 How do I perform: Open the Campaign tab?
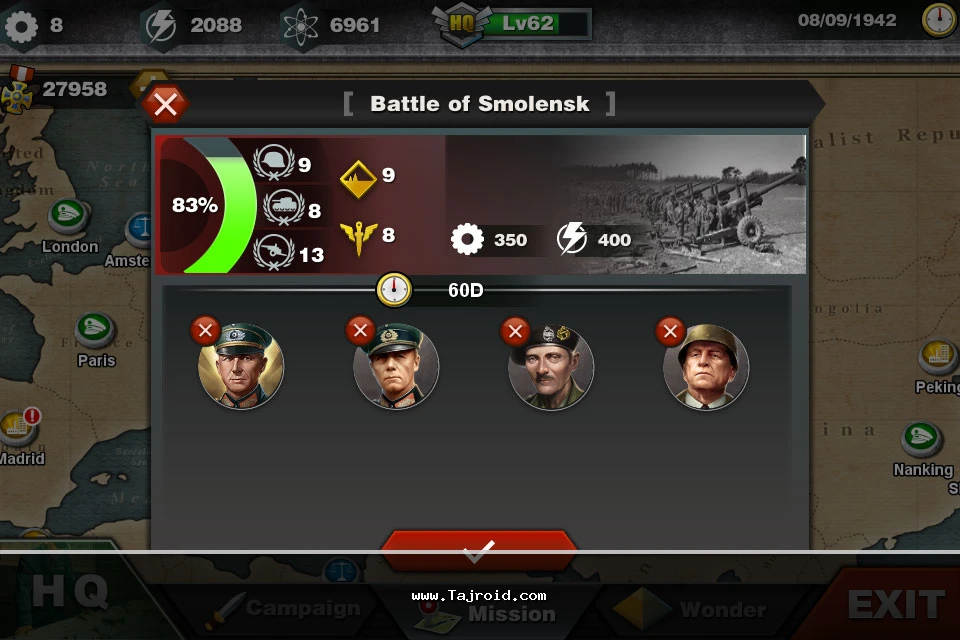click(x=290, y=607)
